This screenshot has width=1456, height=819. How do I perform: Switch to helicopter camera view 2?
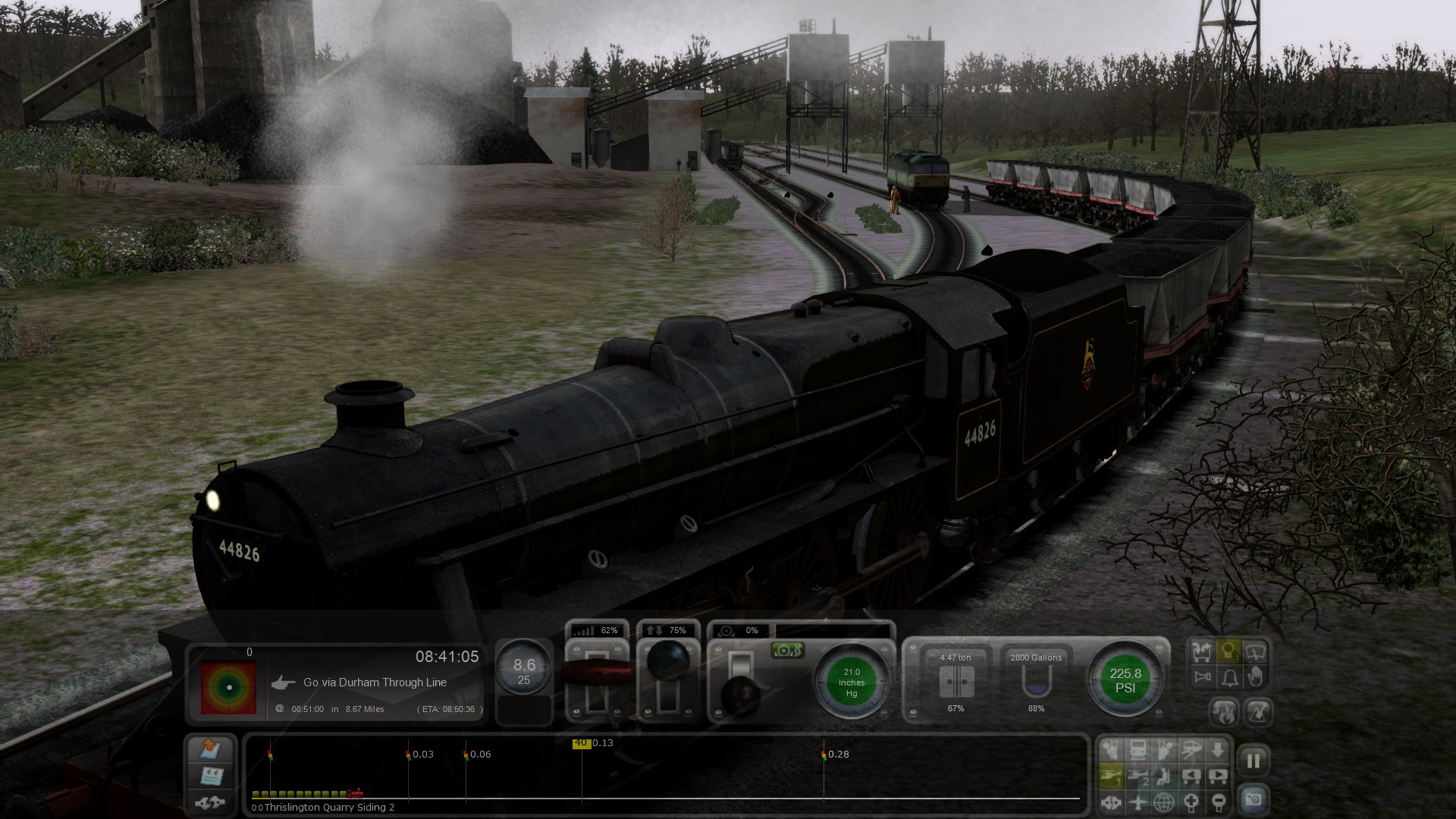1137,776
